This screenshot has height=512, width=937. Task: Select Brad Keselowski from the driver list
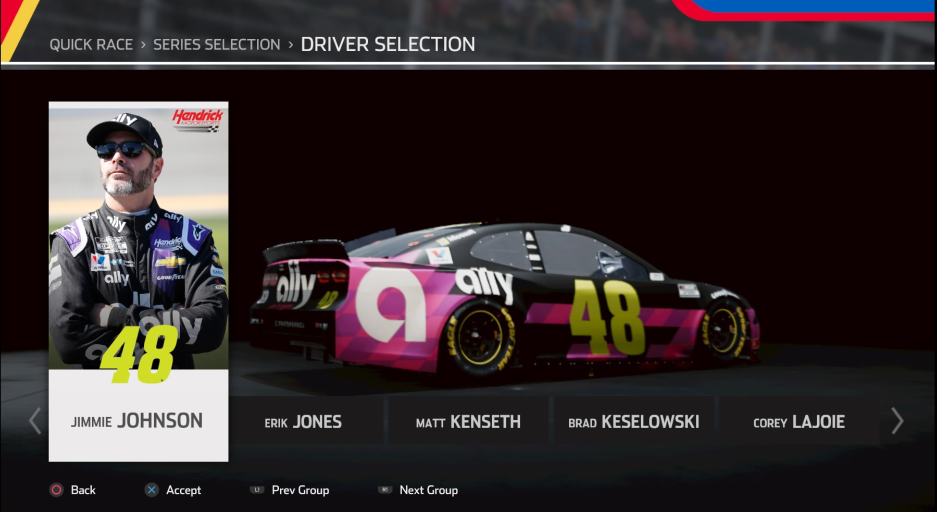(x=633, y=422)
